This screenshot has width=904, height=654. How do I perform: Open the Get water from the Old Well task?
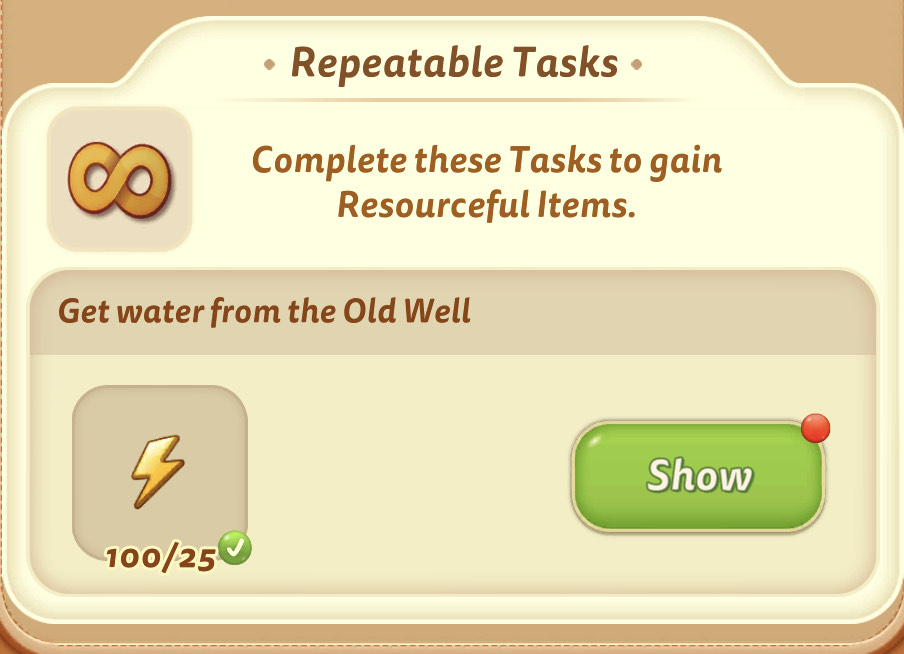click(265, 312)
